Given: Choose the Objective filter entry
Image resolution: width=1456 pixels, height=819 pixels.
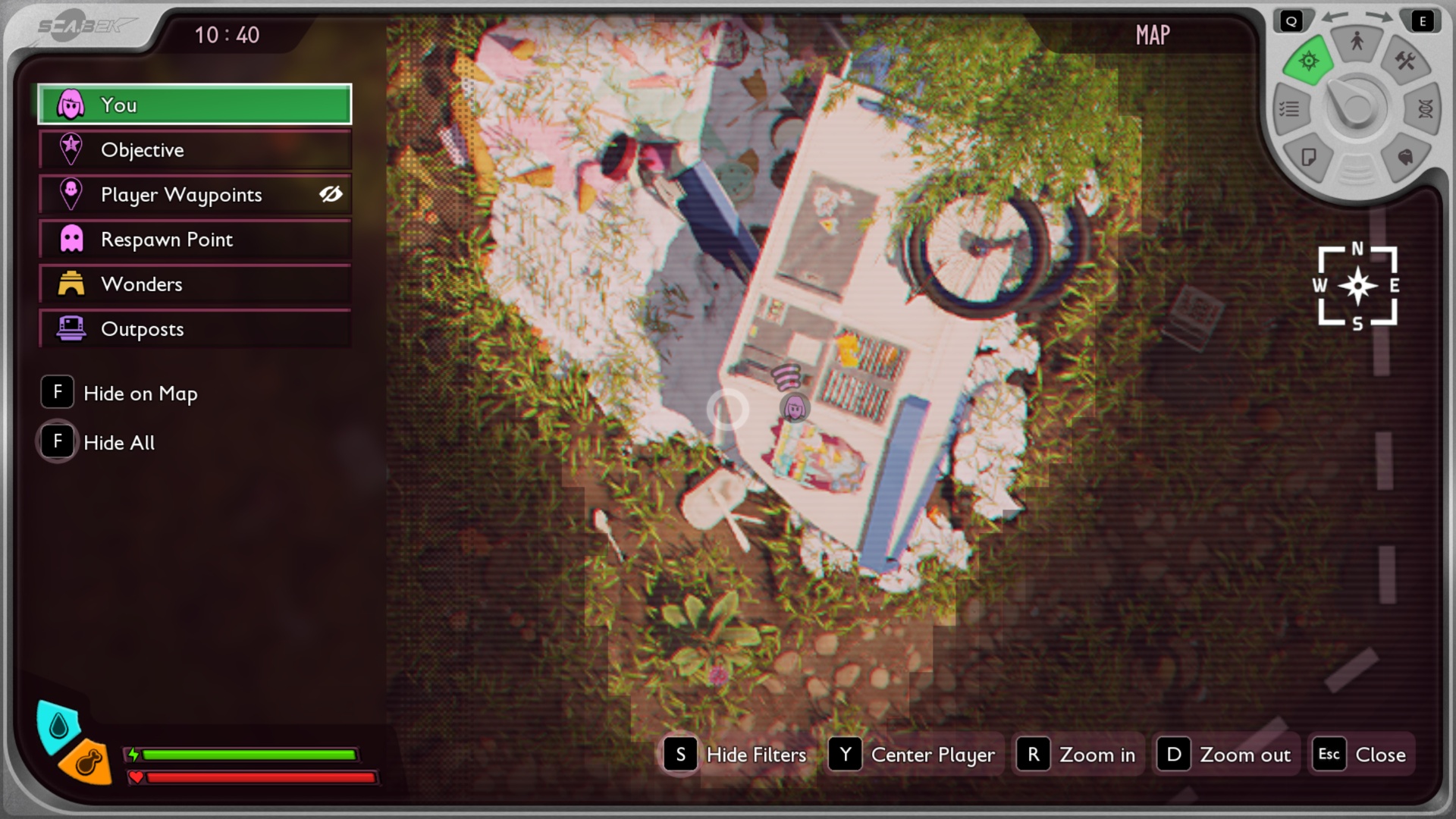Looking at the screenshot, I should (x=194, y=150).
